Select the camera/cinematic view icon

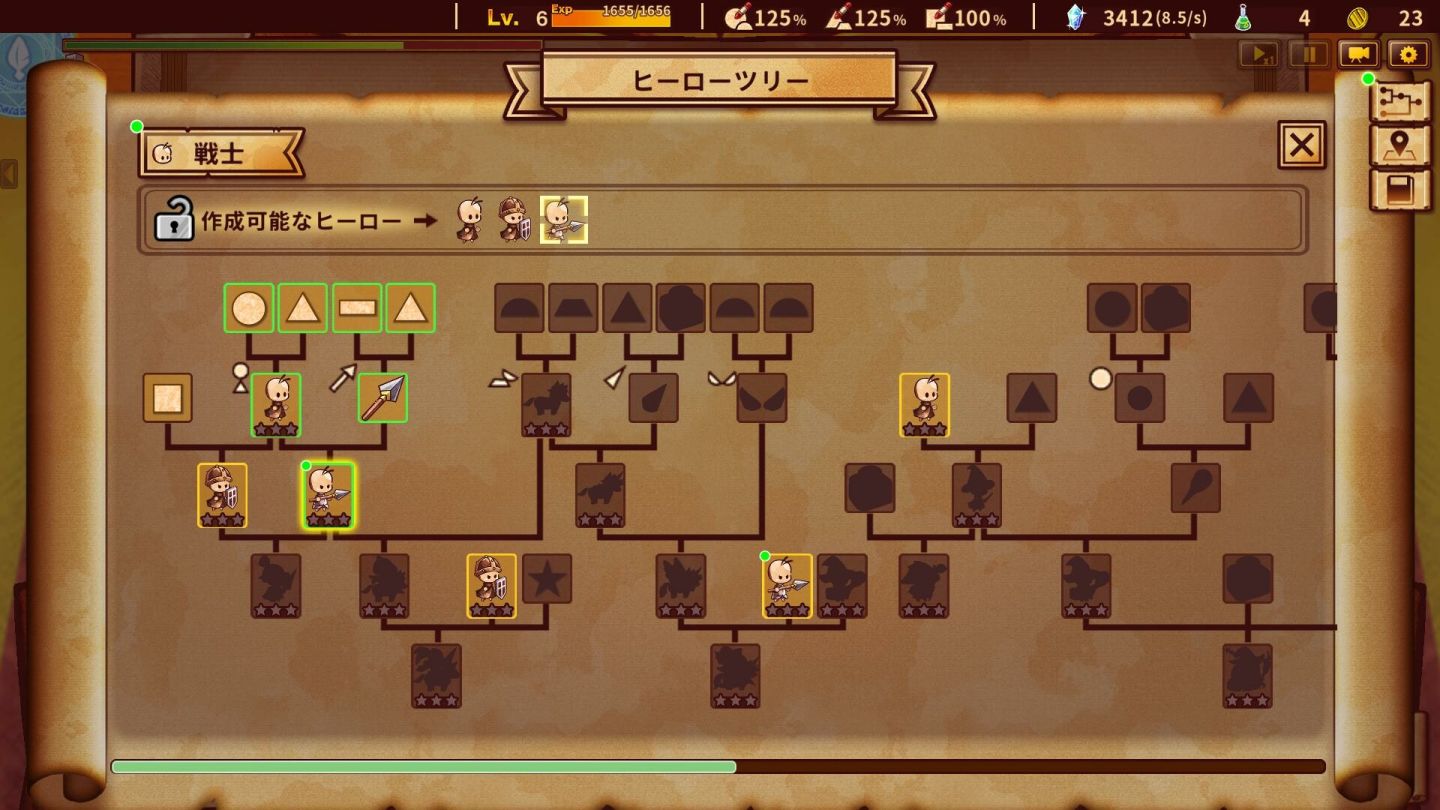pos(1357,55)
